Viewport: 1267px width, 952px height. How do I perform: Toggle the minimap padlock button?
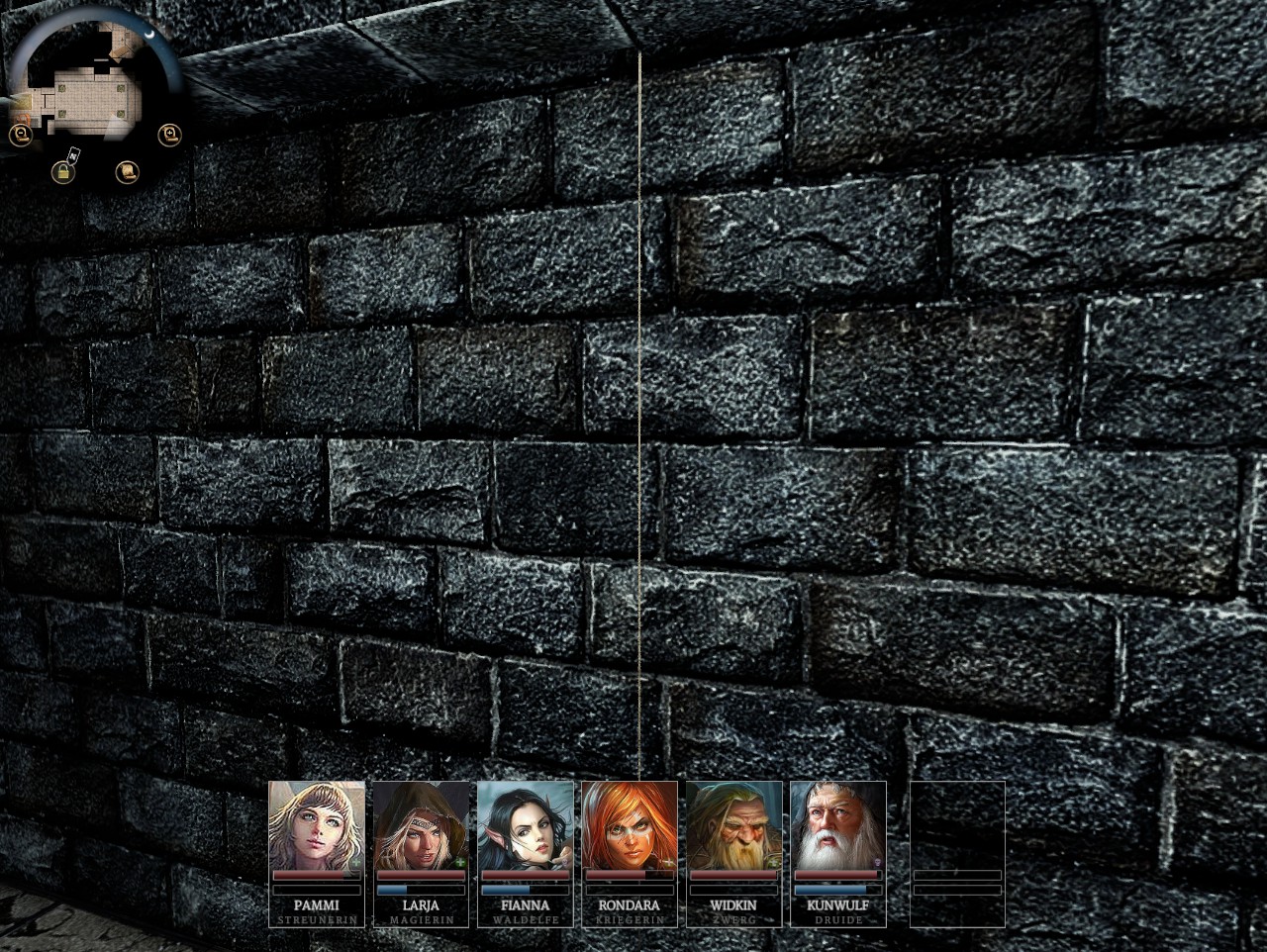click(x=63, y=172)
